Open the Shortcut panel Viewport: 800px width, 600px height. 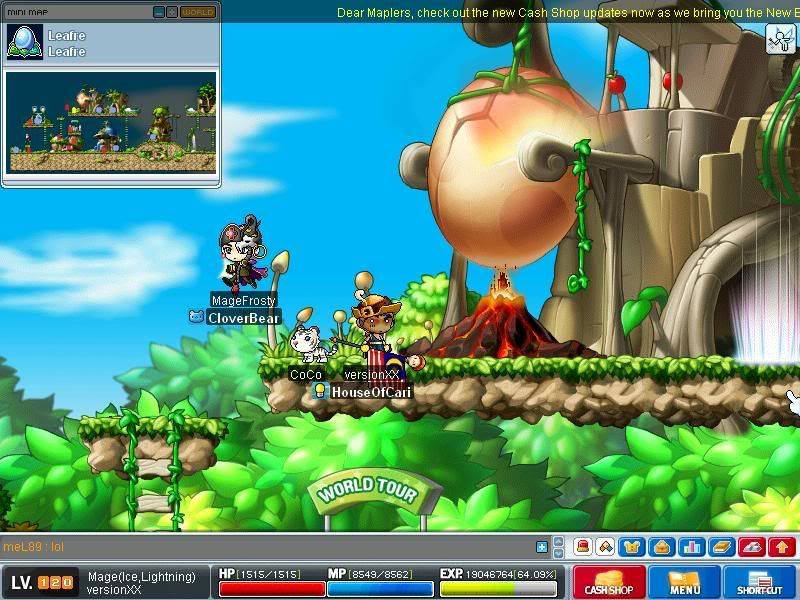click(759, 582)
